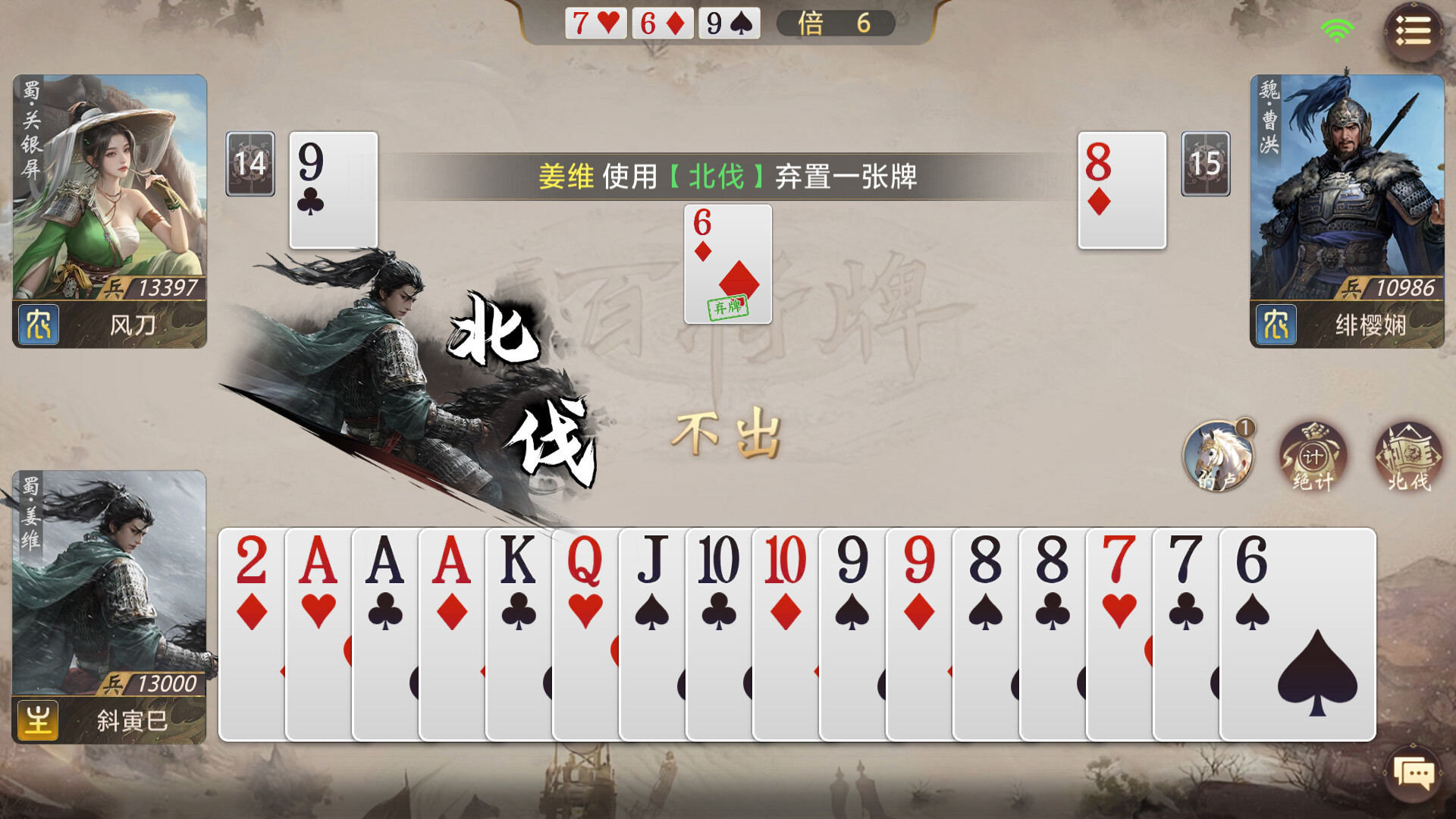Open the 绝计 skill icon

1314,455
